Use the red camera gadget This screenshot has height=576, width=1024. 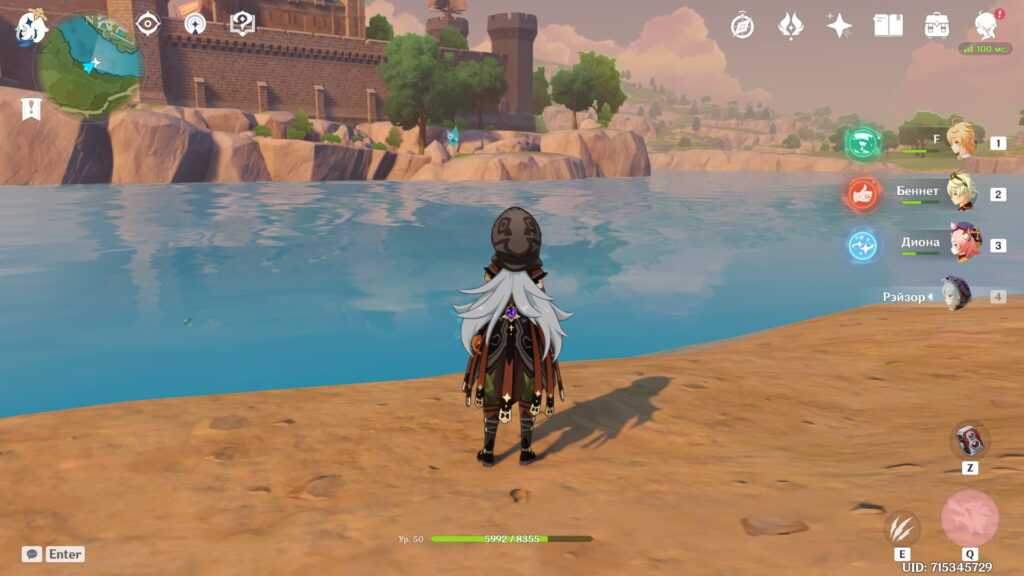pyautogui.click(x=969, y=440)
